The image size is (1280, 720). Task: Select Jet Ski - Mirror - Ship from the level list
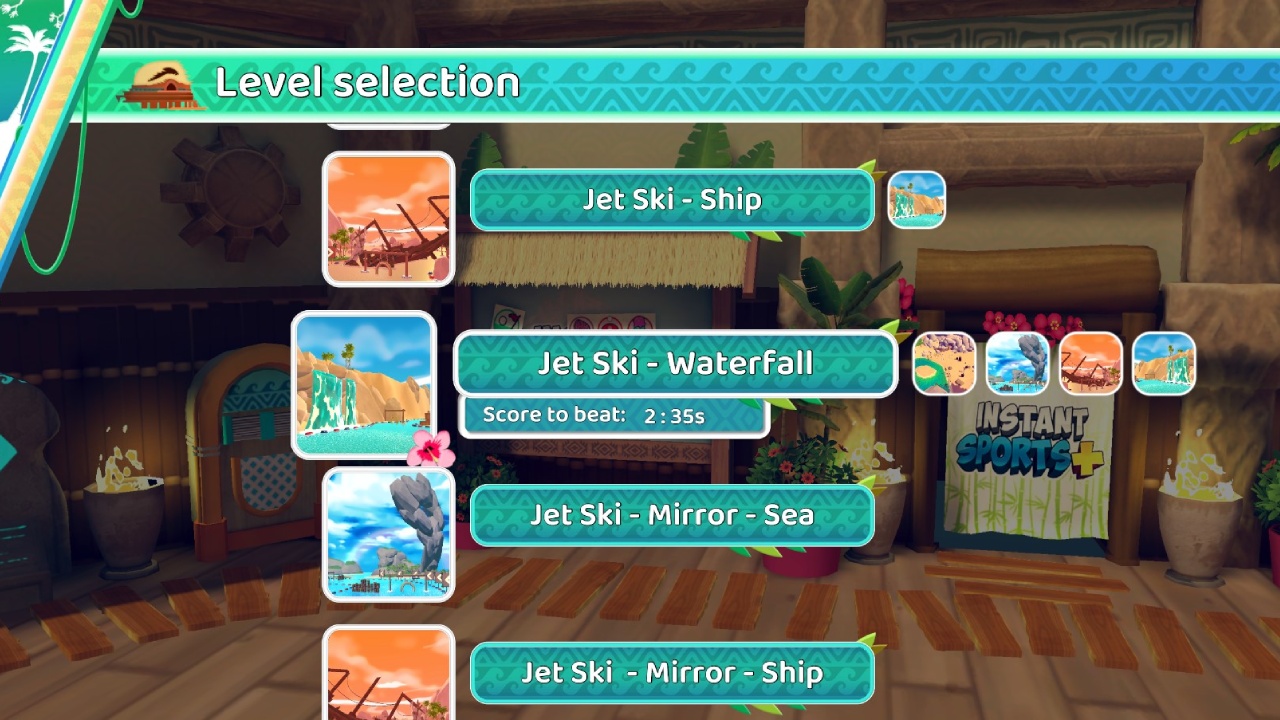point(671,672)
